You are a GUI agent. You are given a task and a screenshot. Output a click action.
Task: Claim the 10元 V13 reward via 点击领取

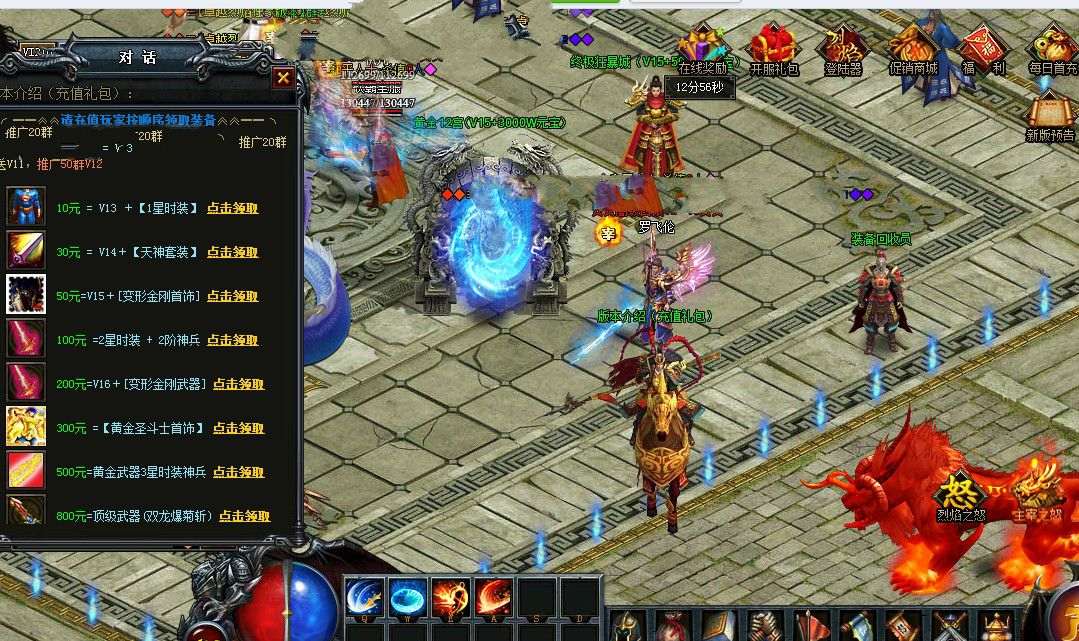[x=232, y=208]
